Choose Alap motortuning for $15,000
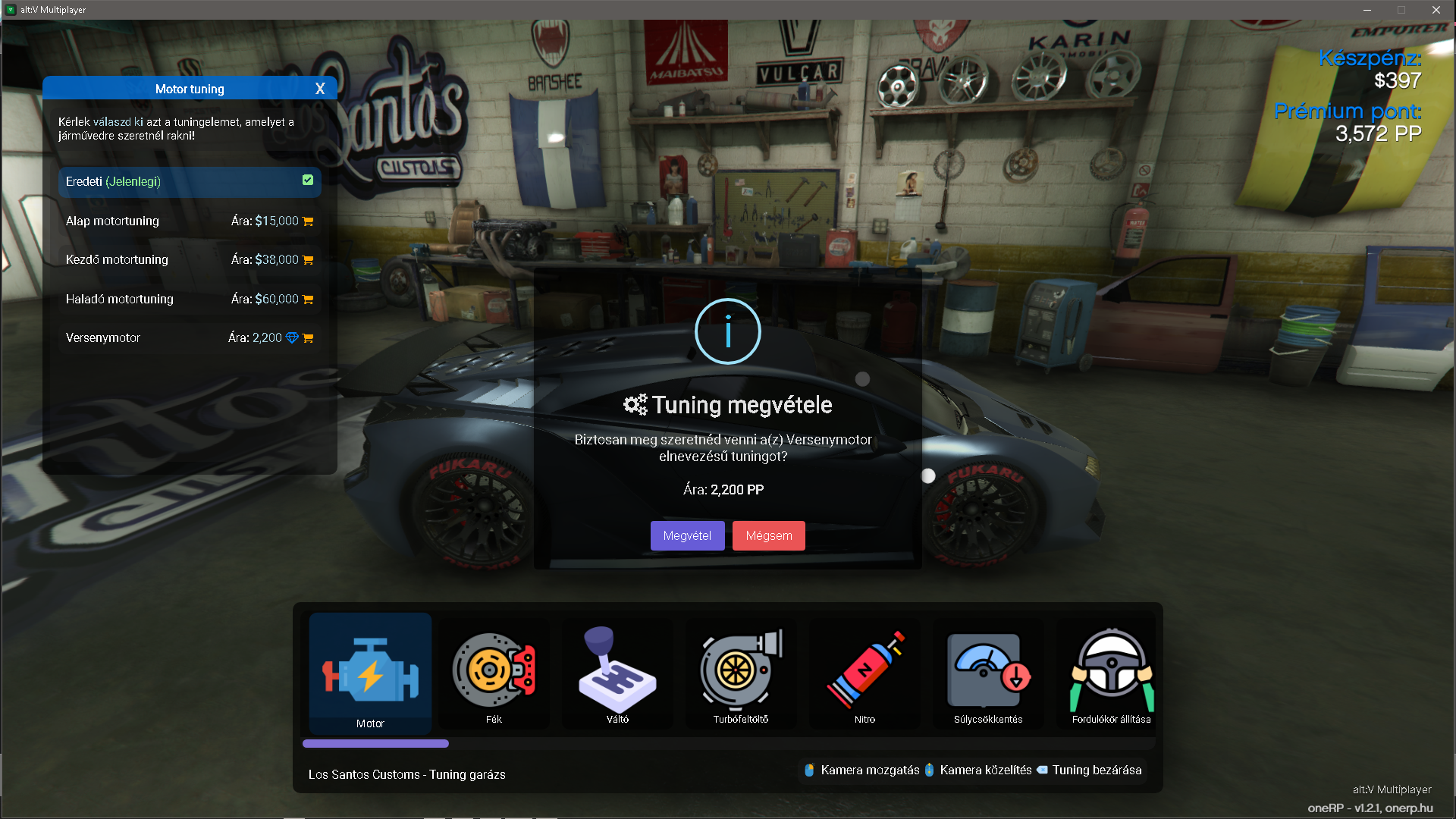 click(190, 221)
